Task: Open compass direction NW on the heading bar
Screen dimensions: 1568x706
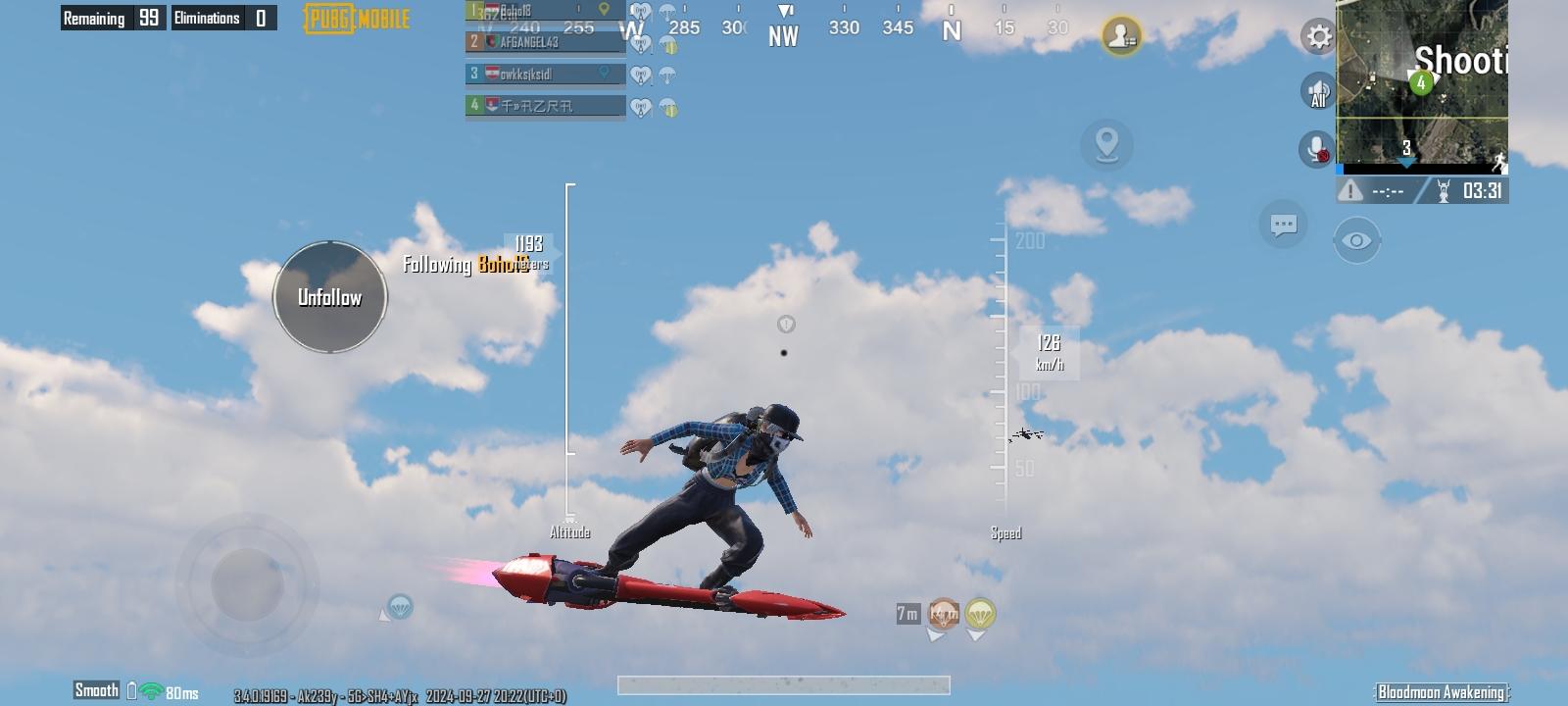Action: click(781, 35)
